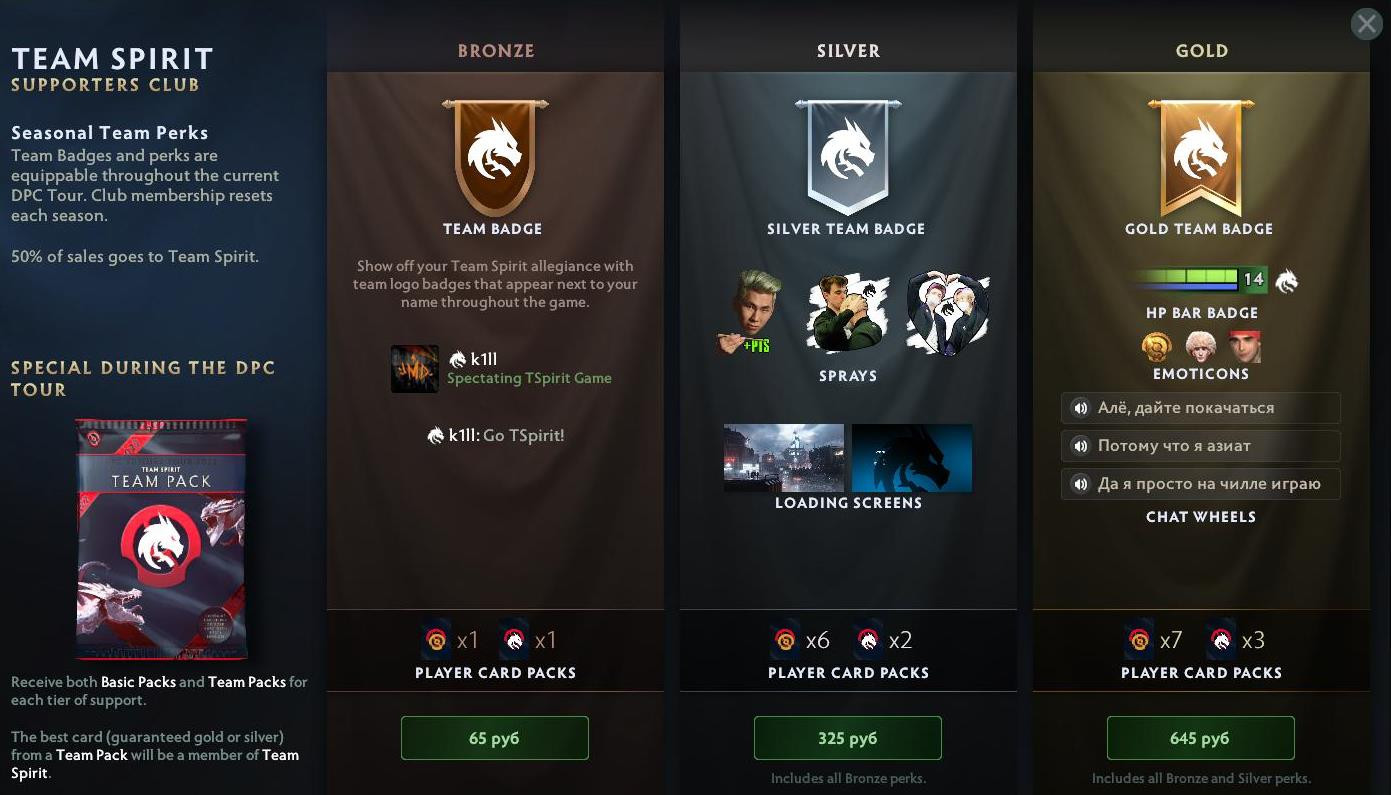
Task: Buy Gold tier for 645 руб
Action: pyautogui.click(x=1200, y=738)
